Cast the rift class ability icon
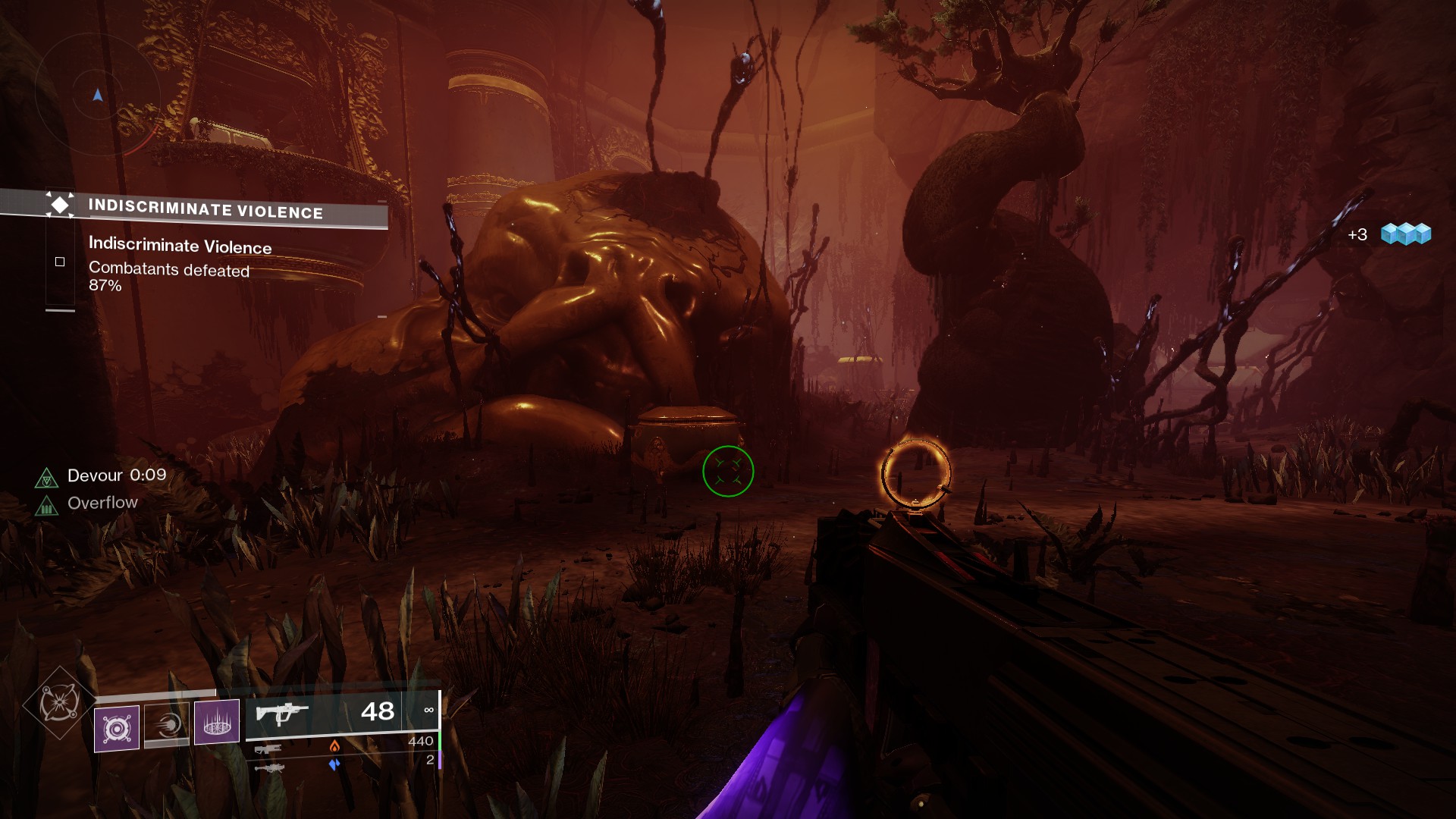 (x=217, y=721)
